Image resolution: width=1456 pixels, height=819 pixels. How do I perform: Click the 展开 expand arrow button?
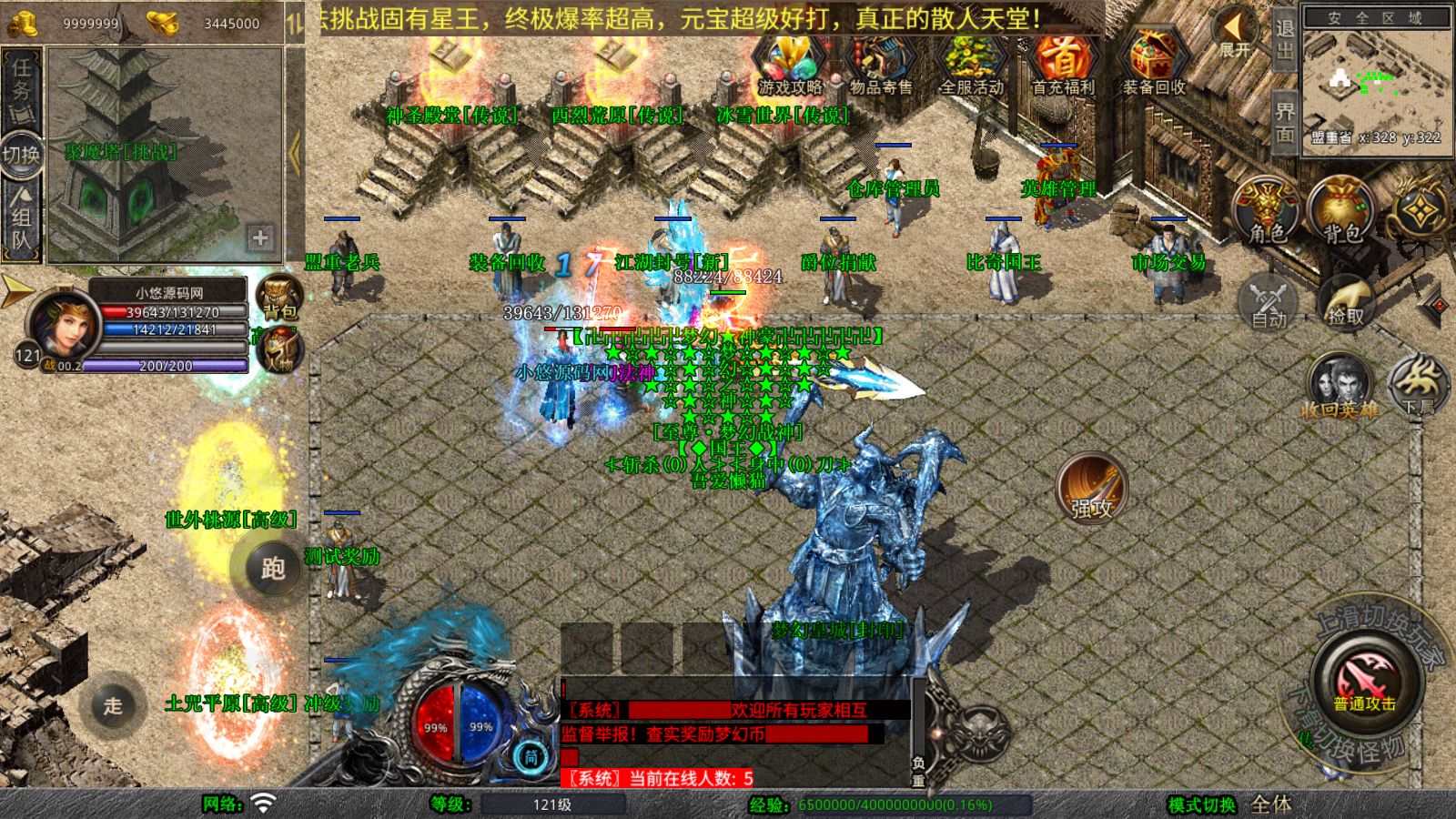pos(1235,33)
